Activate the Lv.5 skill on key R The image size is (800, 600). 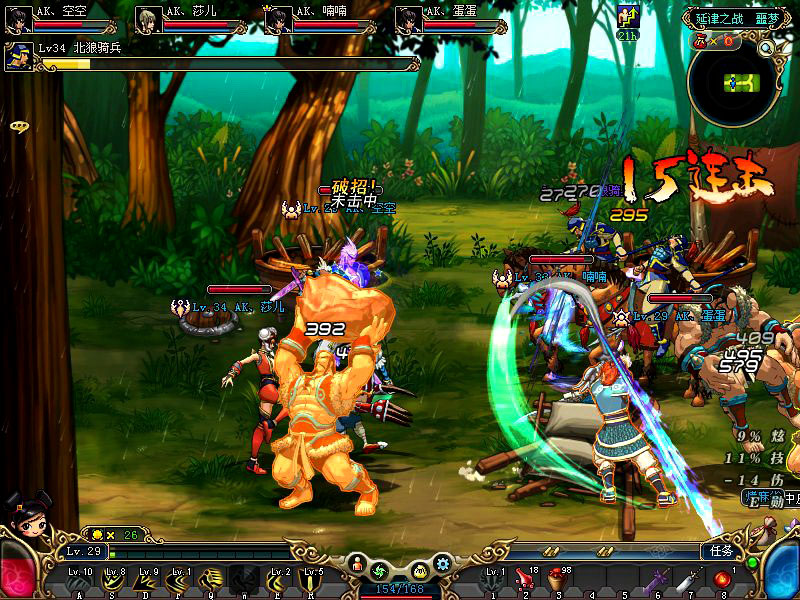(x=311, y=581)
